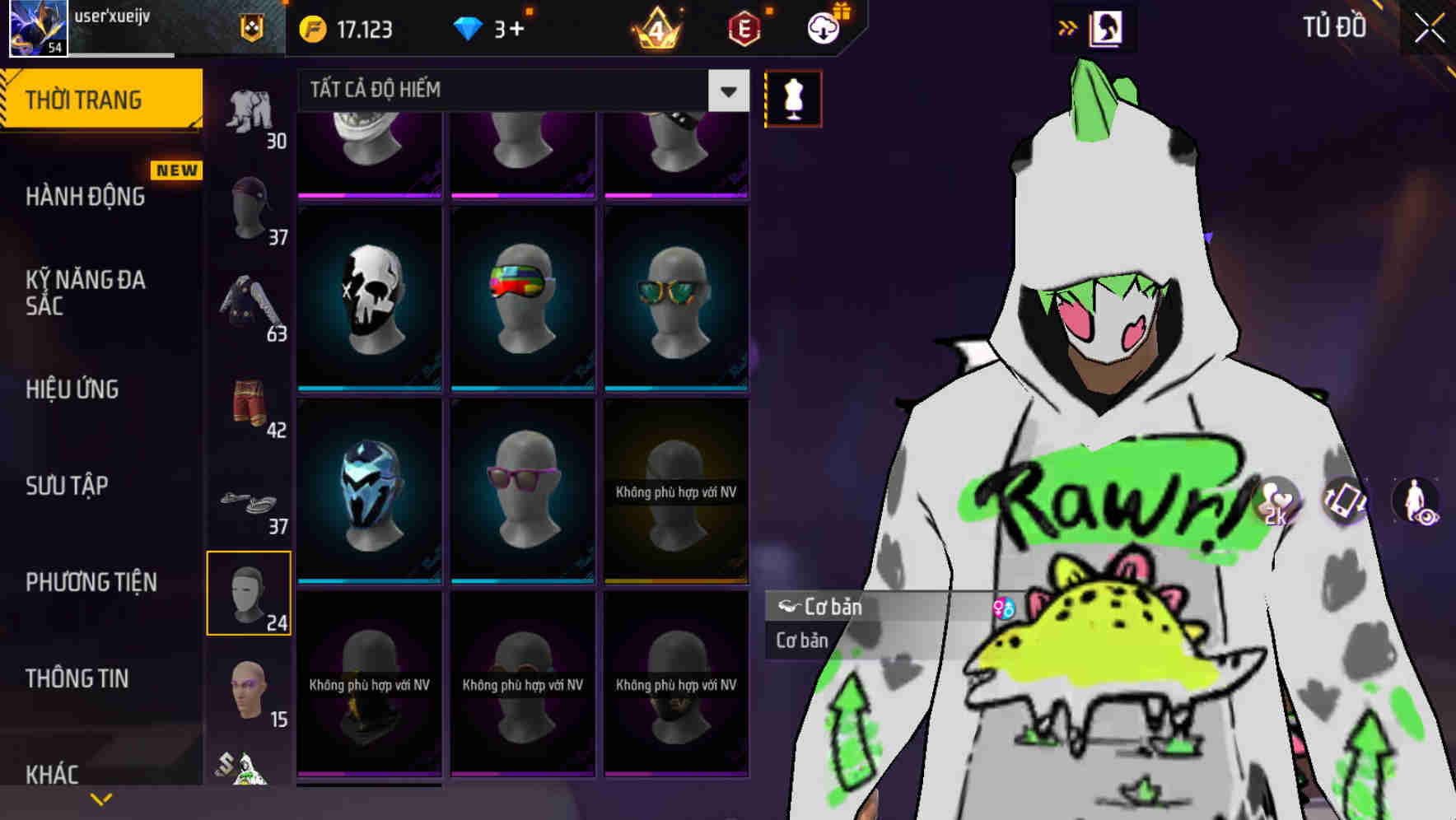
Task: Open the diamond top-up icon
Action: coord(469,28)
